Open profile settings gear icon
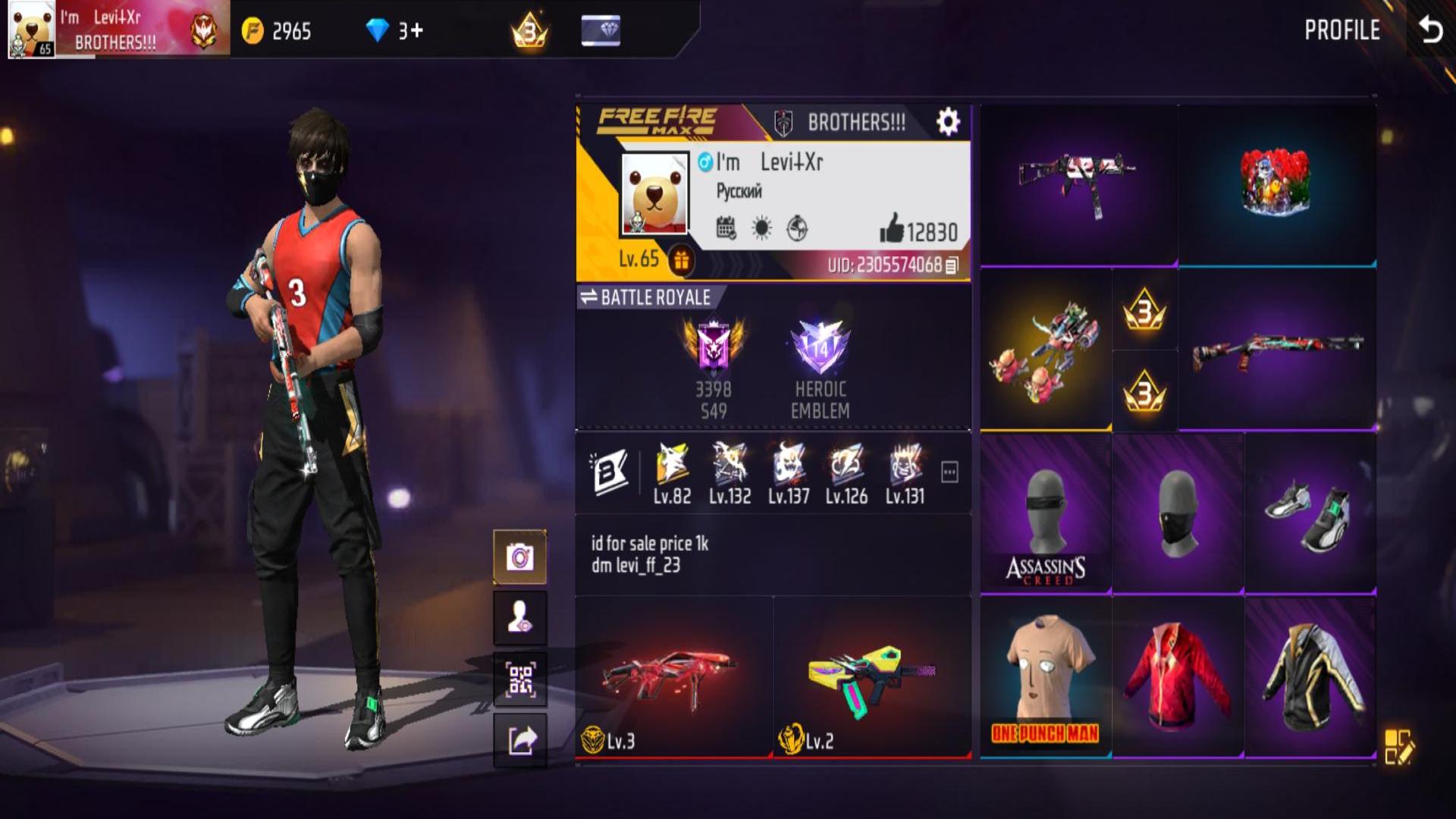 point(948,122)
